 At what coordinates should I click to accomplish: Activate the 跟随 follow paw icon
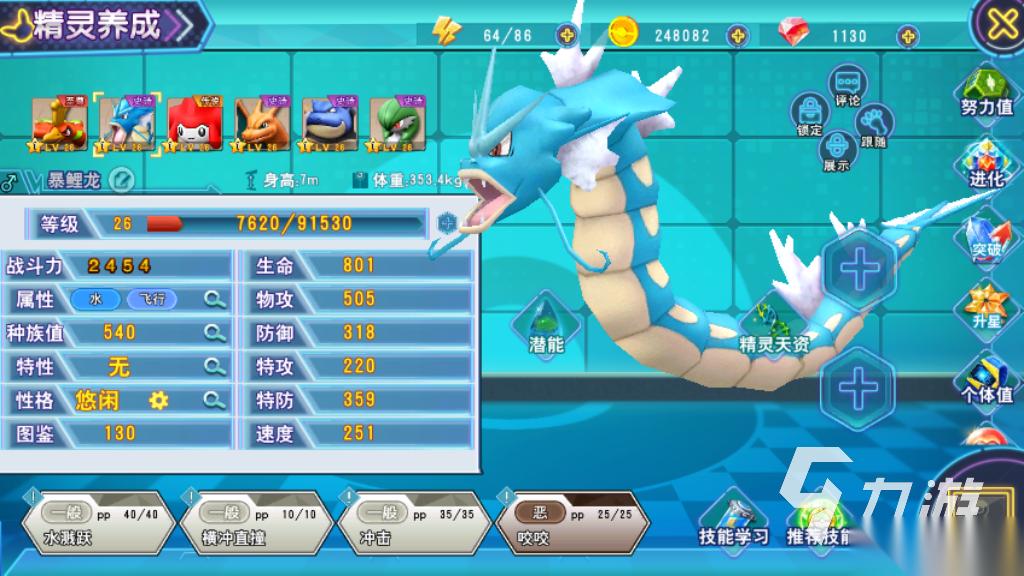click(875, 123)
